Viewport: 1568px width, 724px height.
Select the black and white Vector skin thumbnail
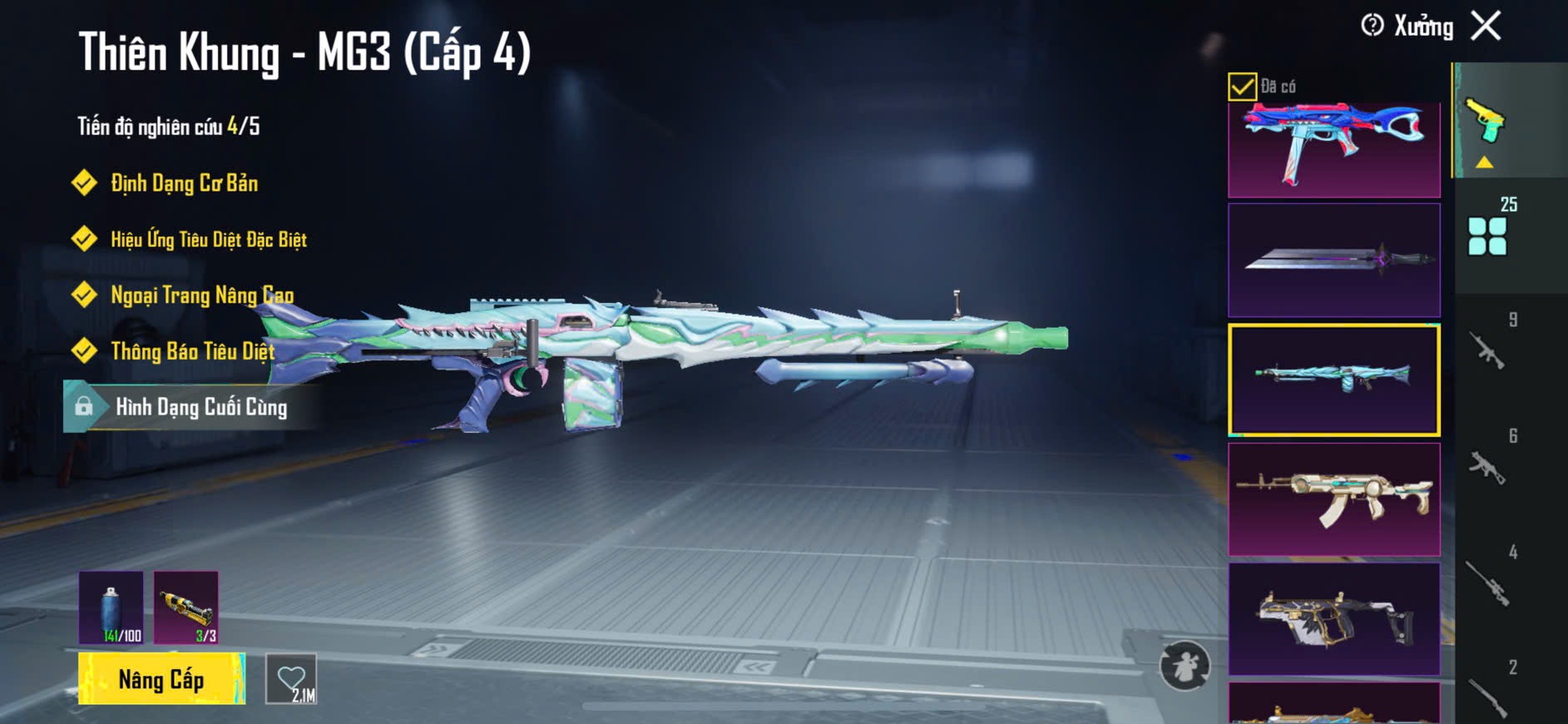(x=1333, y=618)
